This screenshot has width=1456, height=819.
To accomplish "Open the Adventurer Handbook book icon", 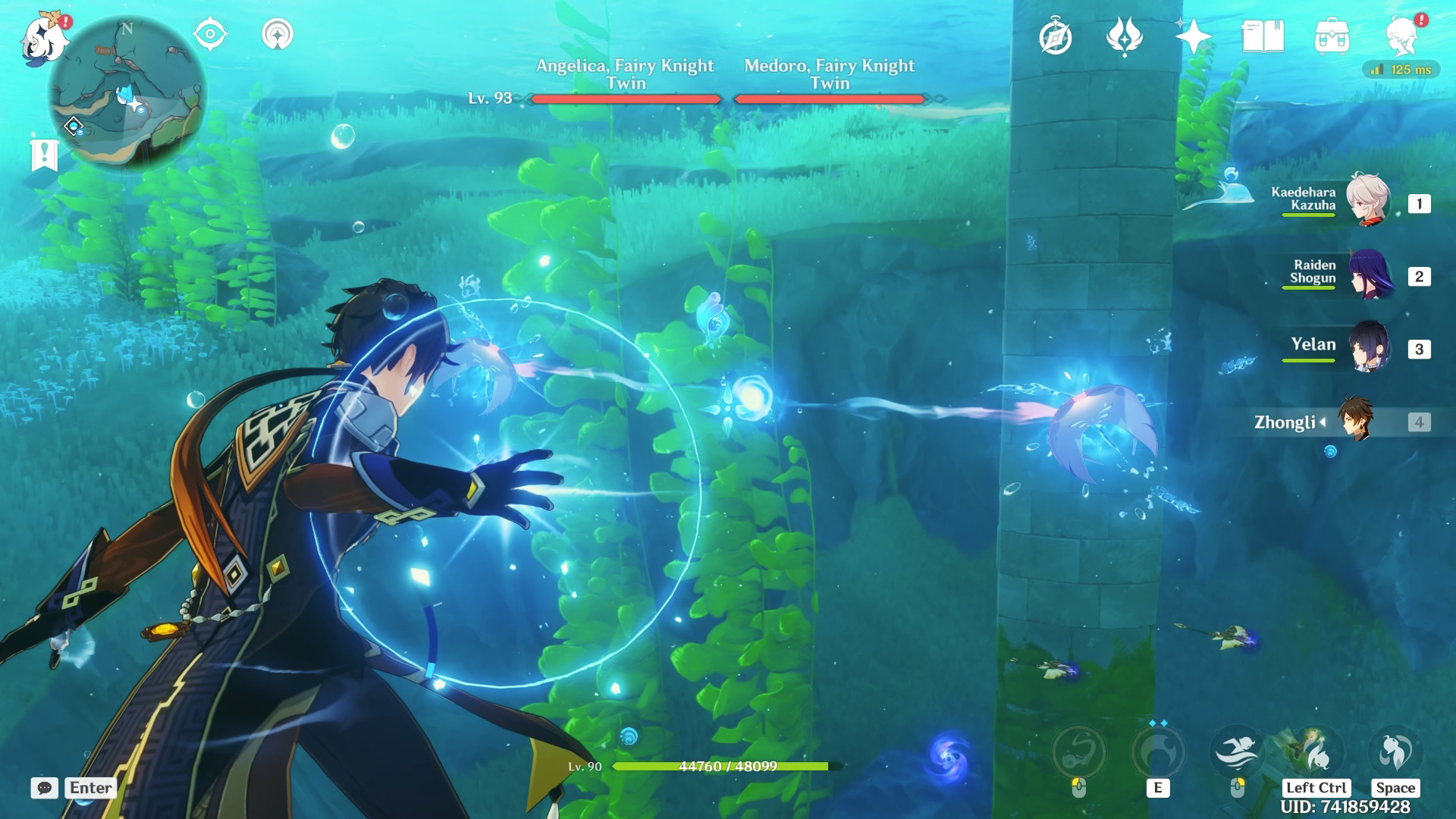I will (1263, 36).
